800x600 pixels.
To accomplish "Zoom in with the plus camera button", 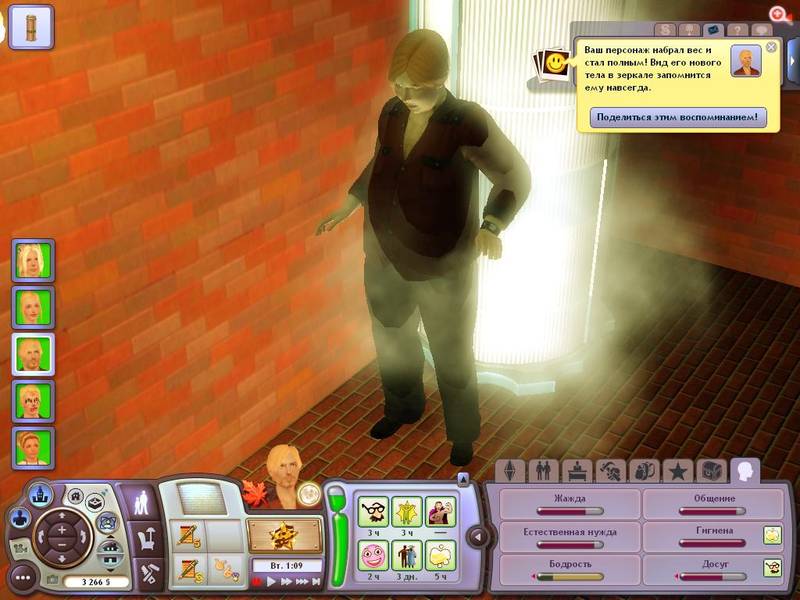I will pos(62,529).
